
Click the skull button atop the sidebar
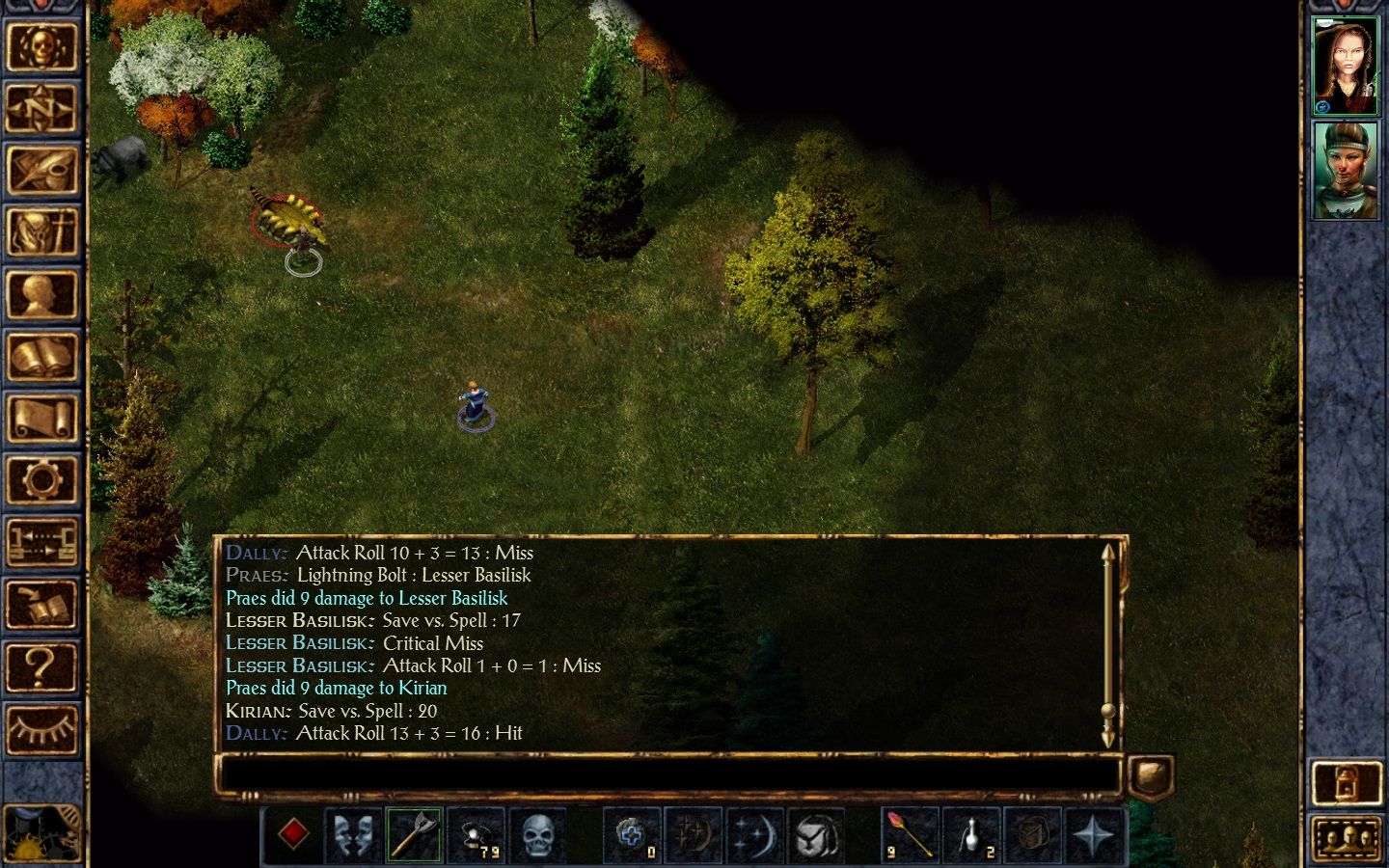[41, 46]
